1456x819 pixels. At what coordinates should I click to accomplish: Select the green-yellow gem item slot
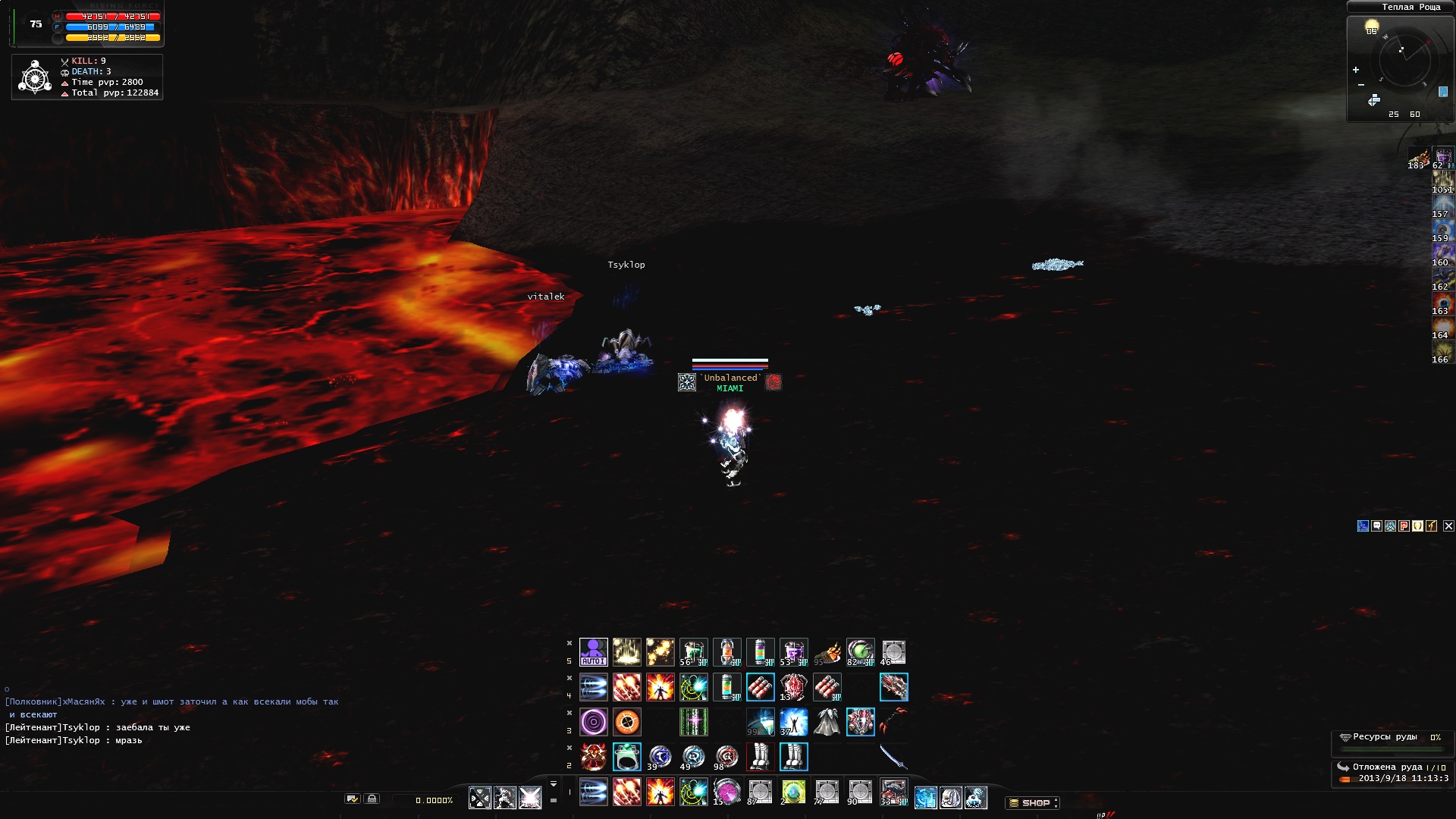[793, 792]
